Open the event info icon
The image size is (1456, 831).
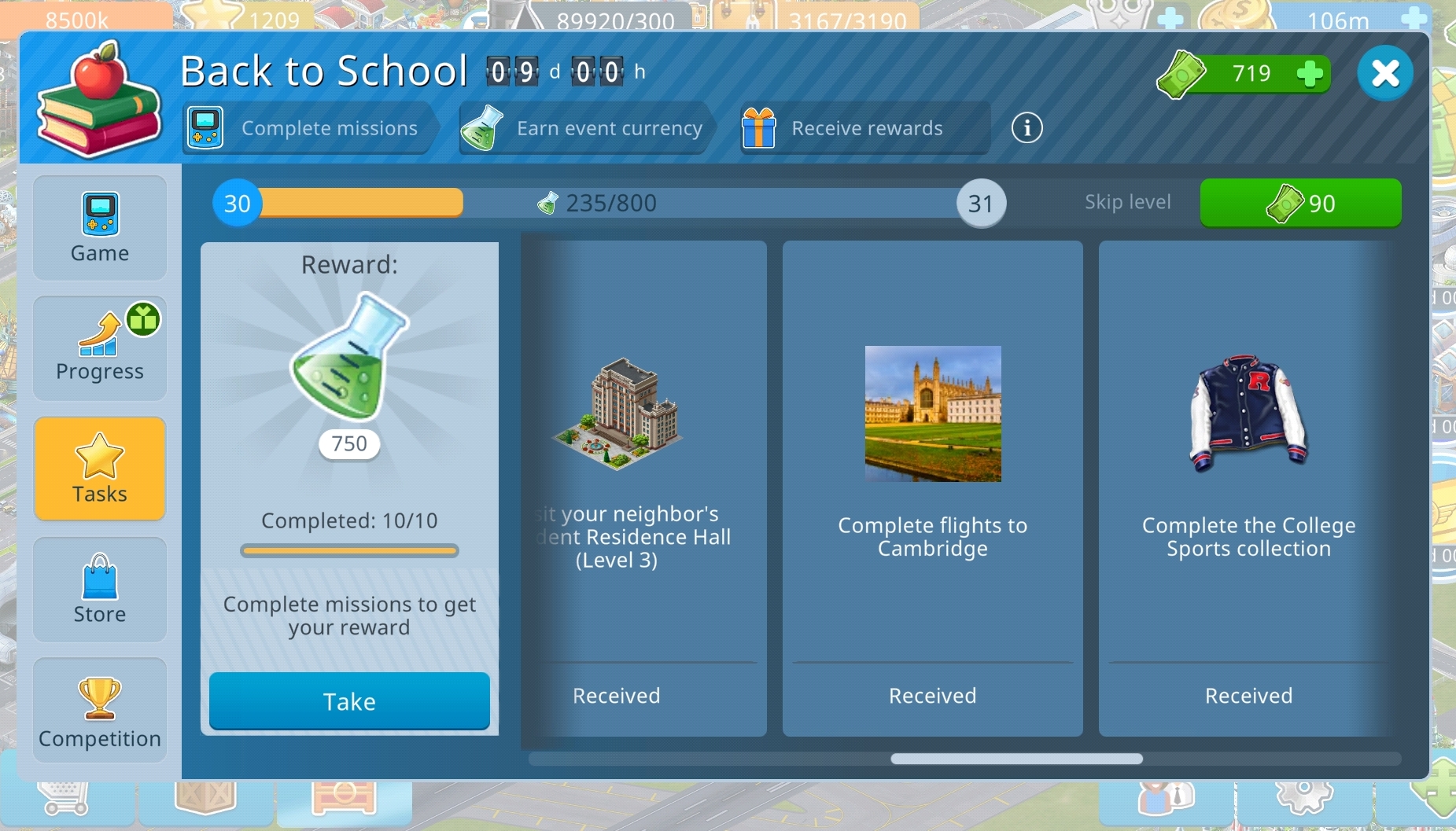1027,127
